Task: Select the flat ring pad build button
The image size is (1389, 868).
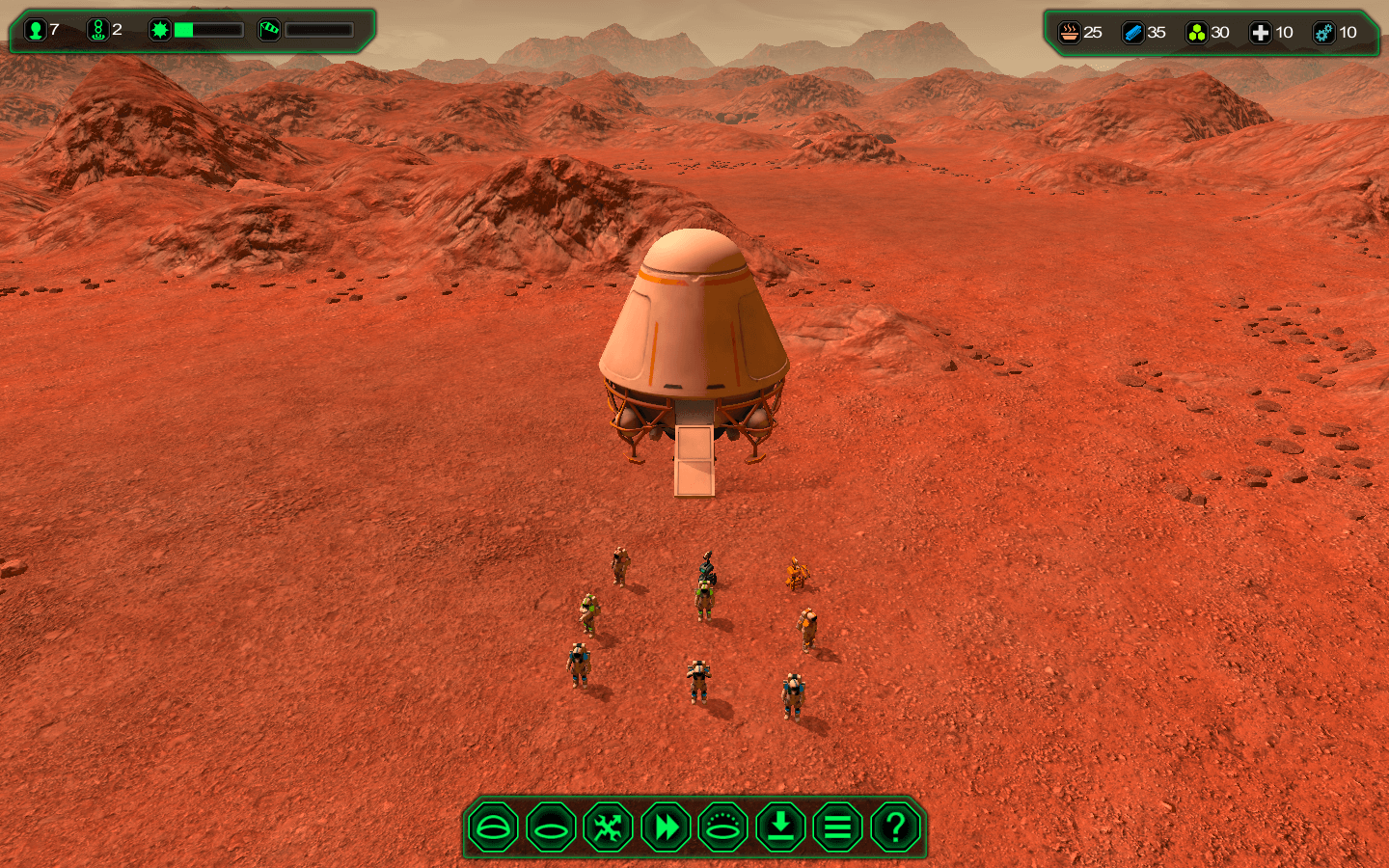Action: [551, 827]
